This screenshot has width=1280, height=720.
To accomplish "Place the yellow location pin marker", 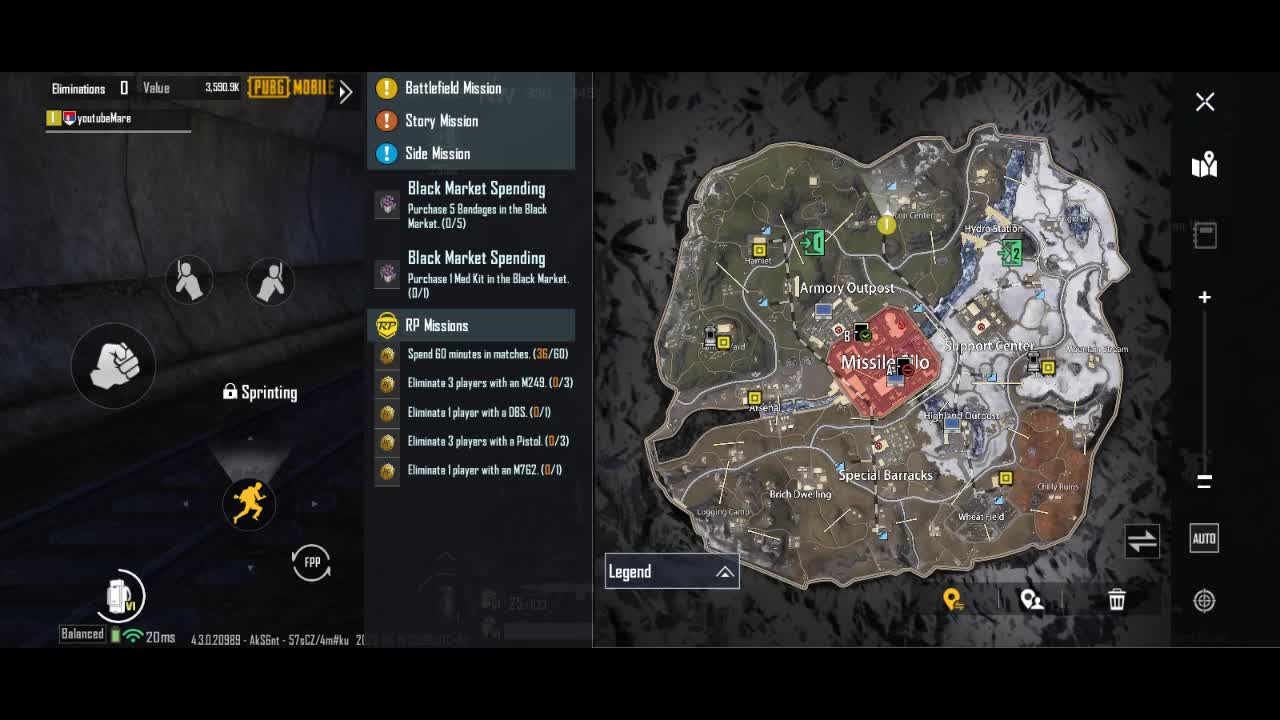I will (953, 600).
